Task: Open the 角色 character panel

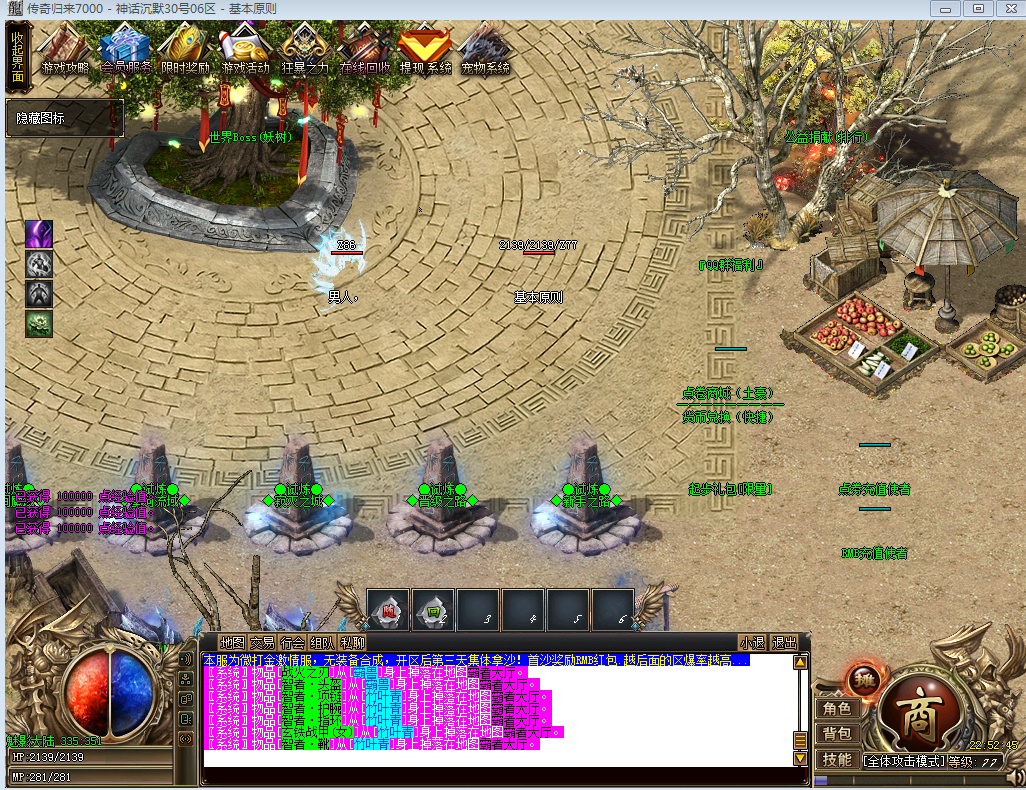Action: point(836,709)
